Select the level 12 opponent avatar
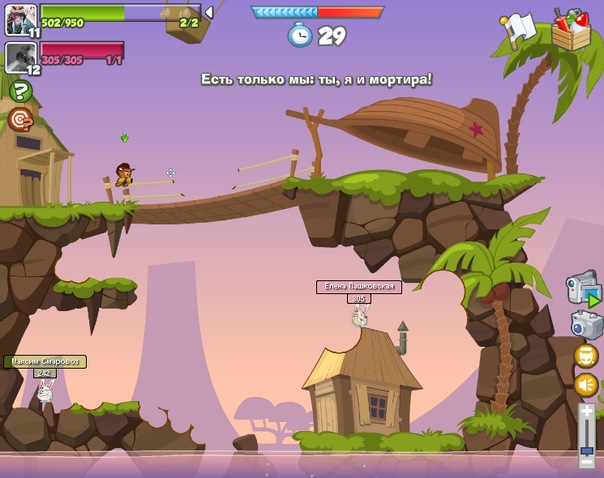Screen dimensions: 604x478 pyautogui.click(x=20, y=58)
